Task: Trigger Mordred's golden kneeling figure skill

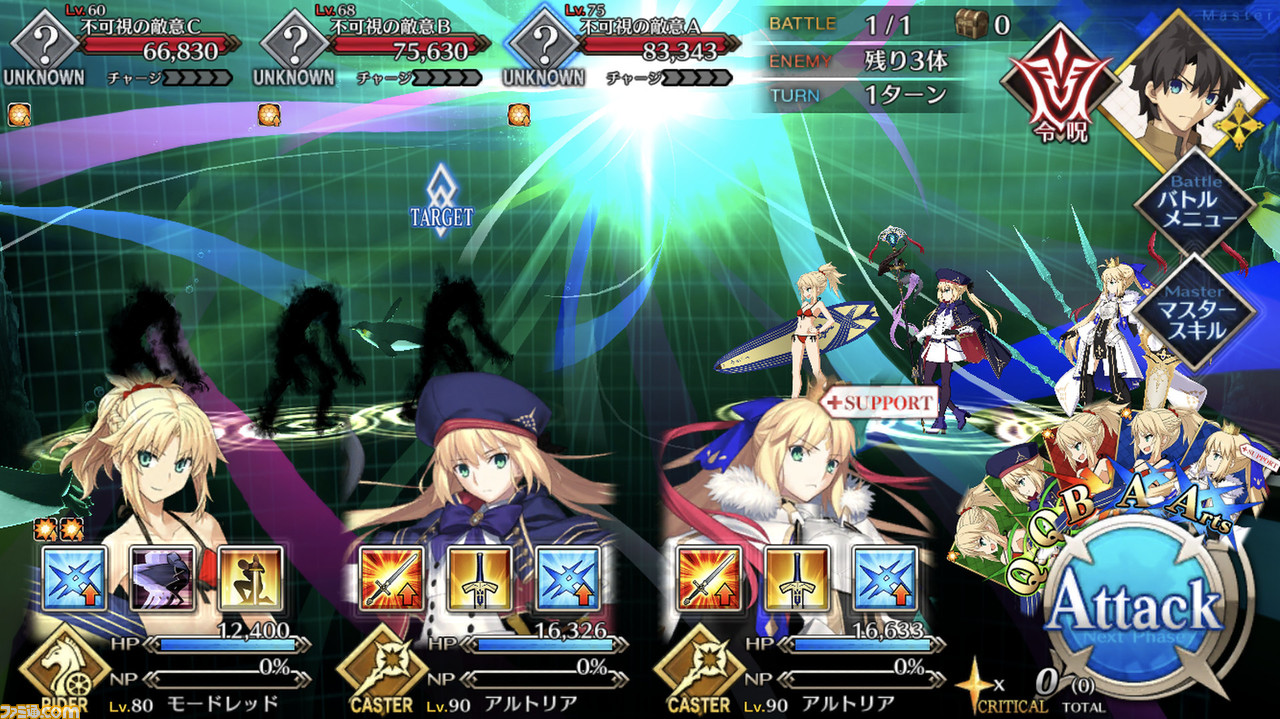Action: [250, 578]
